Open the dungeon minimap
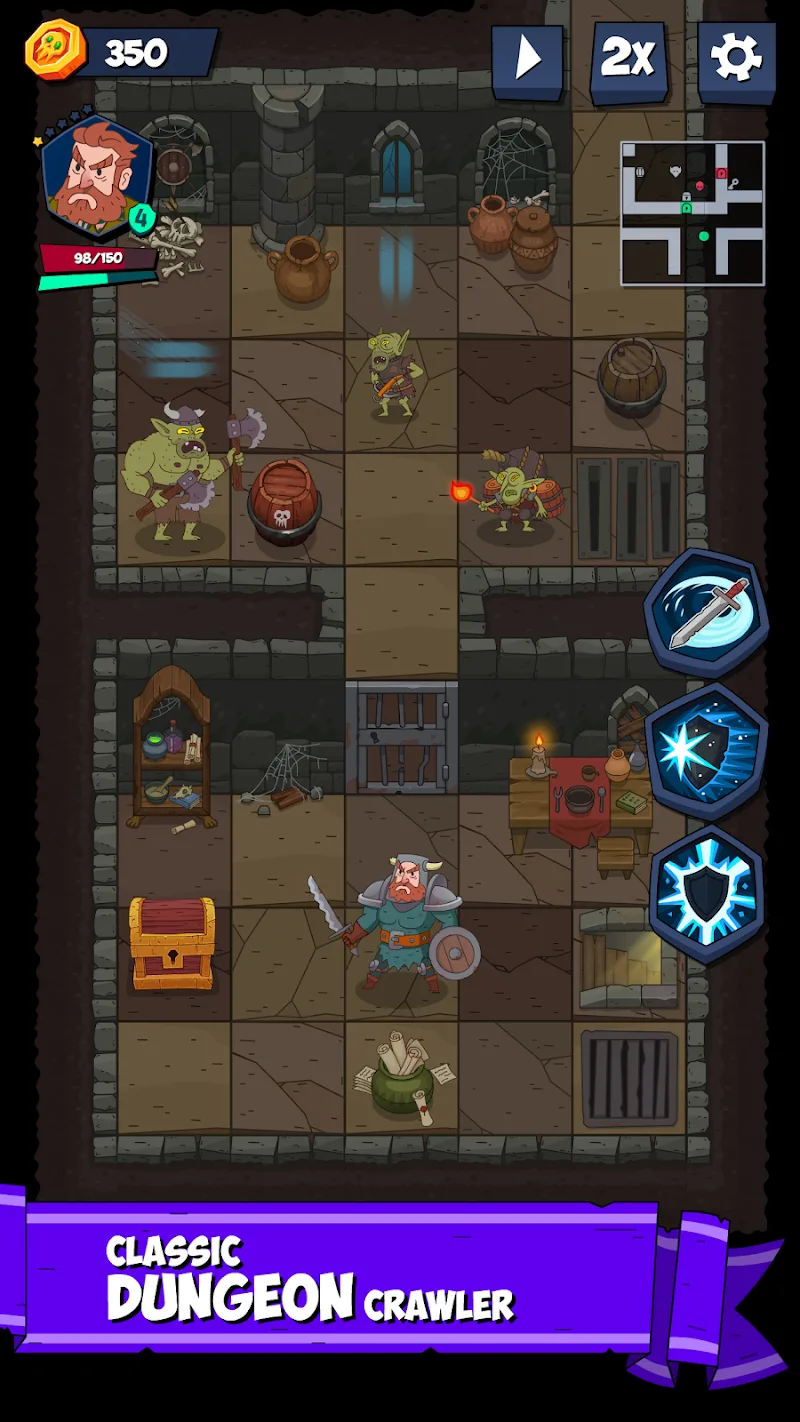The height and width of the screenshot is (1422, 800). [x=692, y=213]
